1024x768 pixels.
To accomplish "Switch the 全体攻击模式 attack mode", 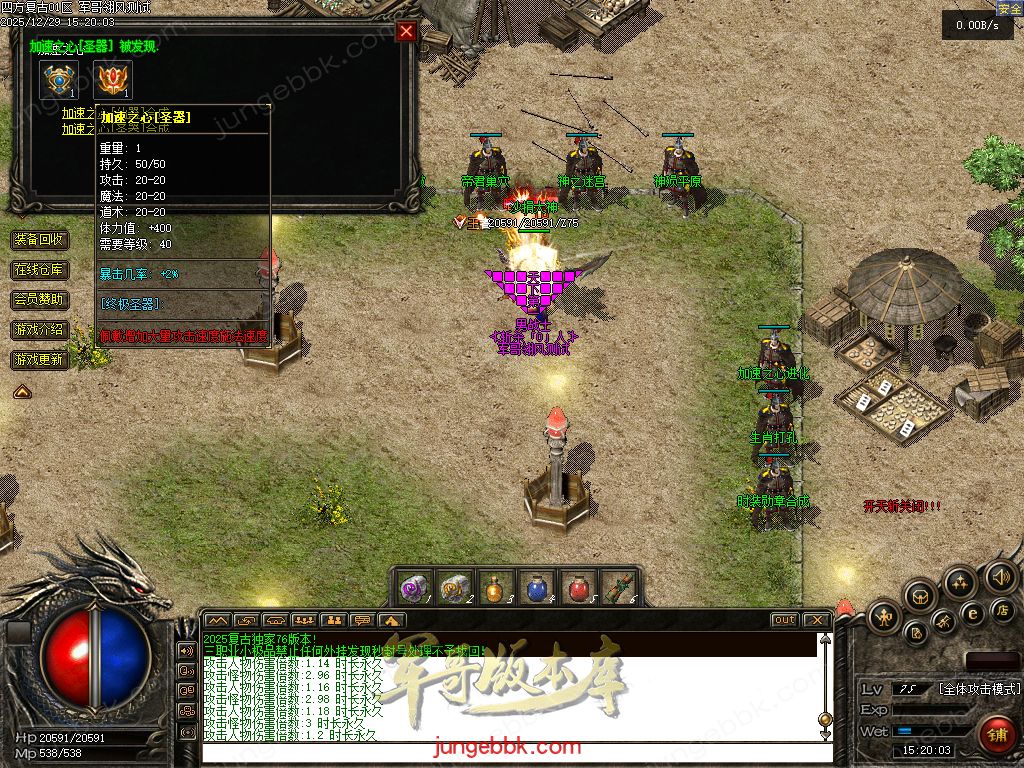I will (978, 689).
